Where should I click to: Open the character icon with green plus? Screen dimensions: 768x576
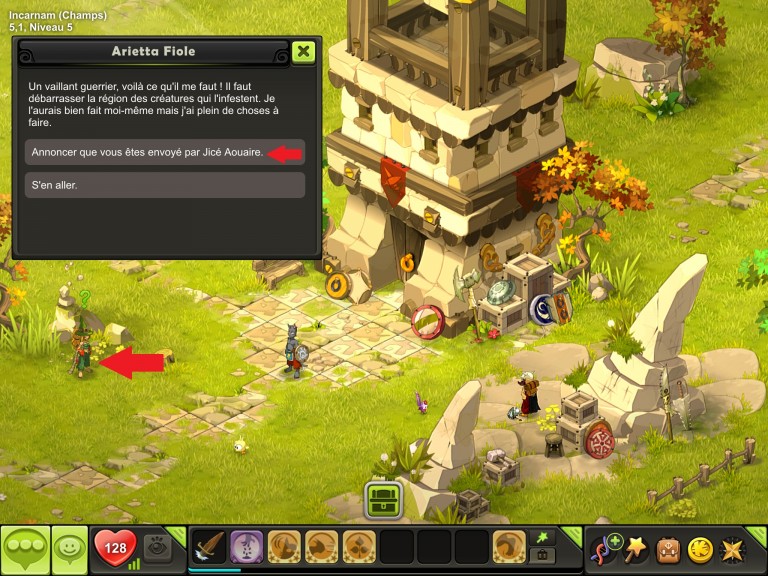[605, 549]
